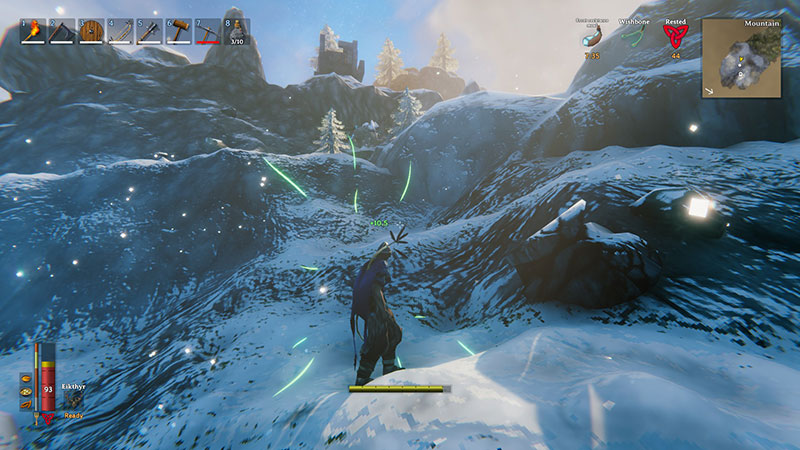
Task: Equip the axe in hotbar slot 2
Action: coord(62,32)
